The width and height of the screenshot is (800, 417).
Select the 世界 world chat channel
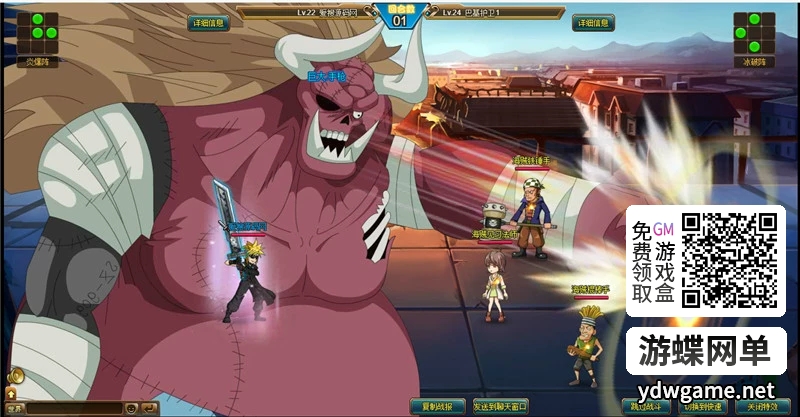(x=14, y=408)
